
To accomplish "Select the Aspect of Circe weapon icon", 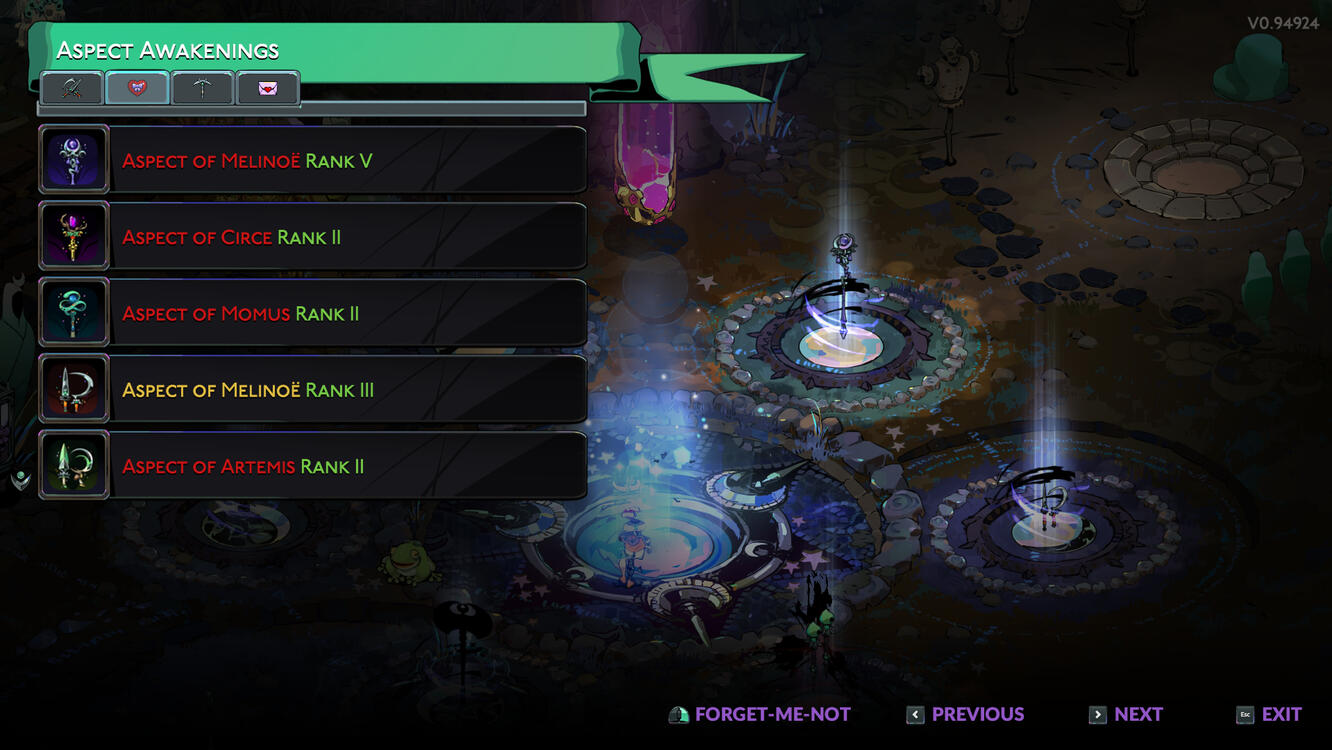I will (73, 235).
